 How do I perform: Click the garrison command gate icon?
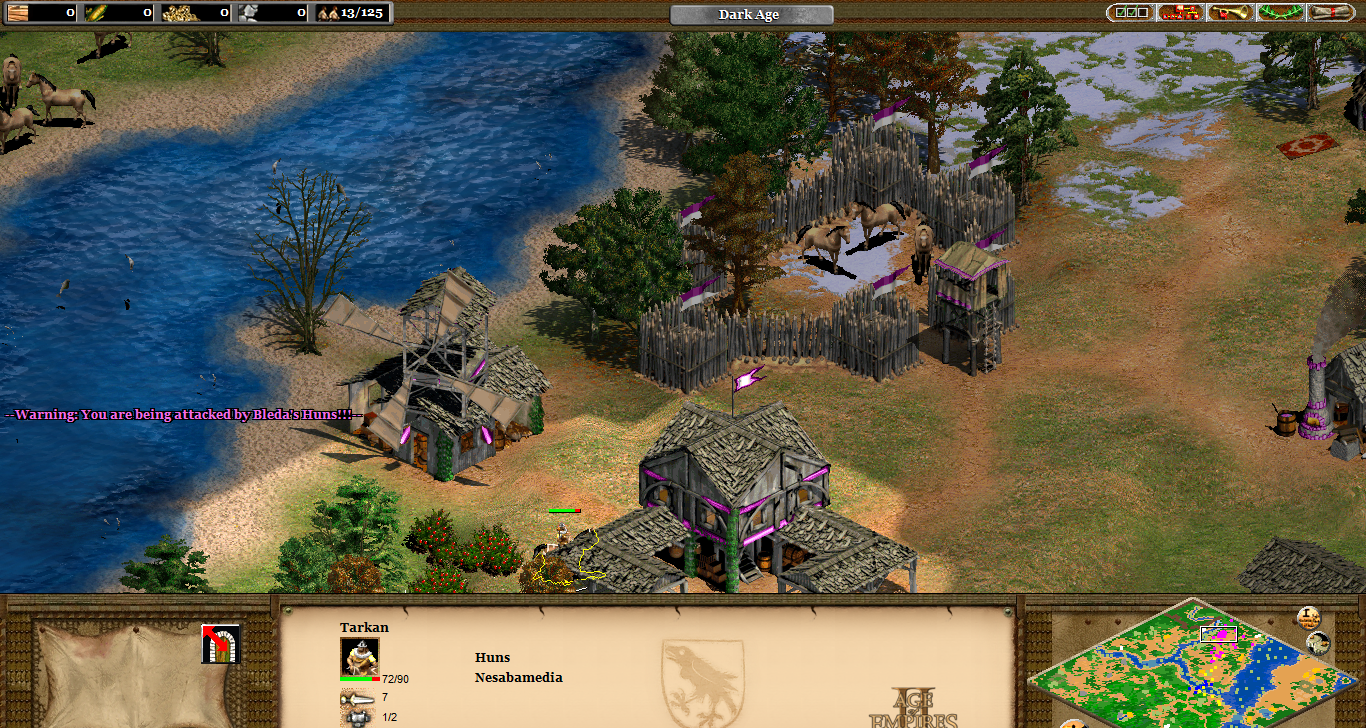click(221, 645)
